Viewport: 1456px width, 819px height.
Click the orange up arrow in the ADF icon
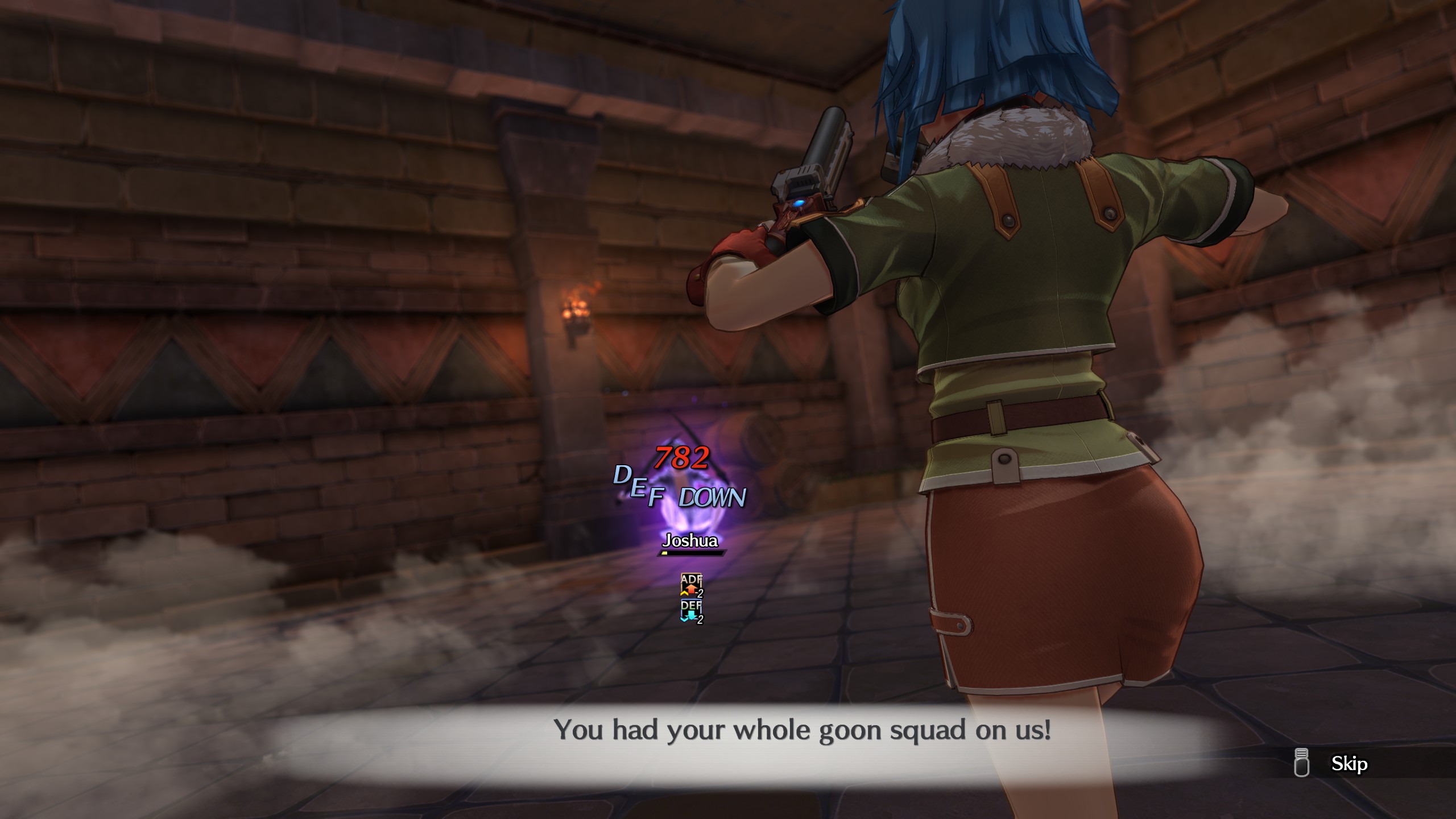pos(690,589)
